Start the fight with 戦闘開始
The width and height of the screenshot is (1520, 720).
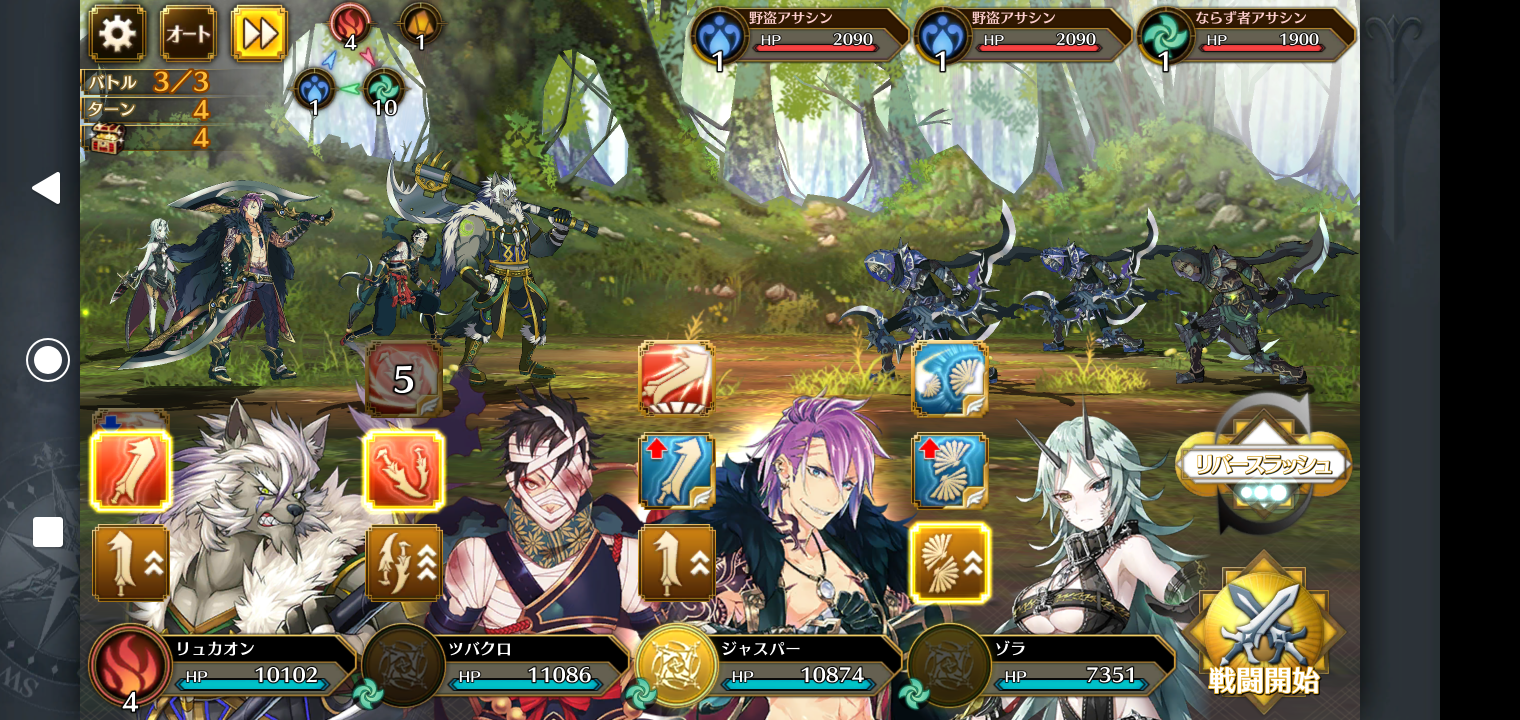1264,632
